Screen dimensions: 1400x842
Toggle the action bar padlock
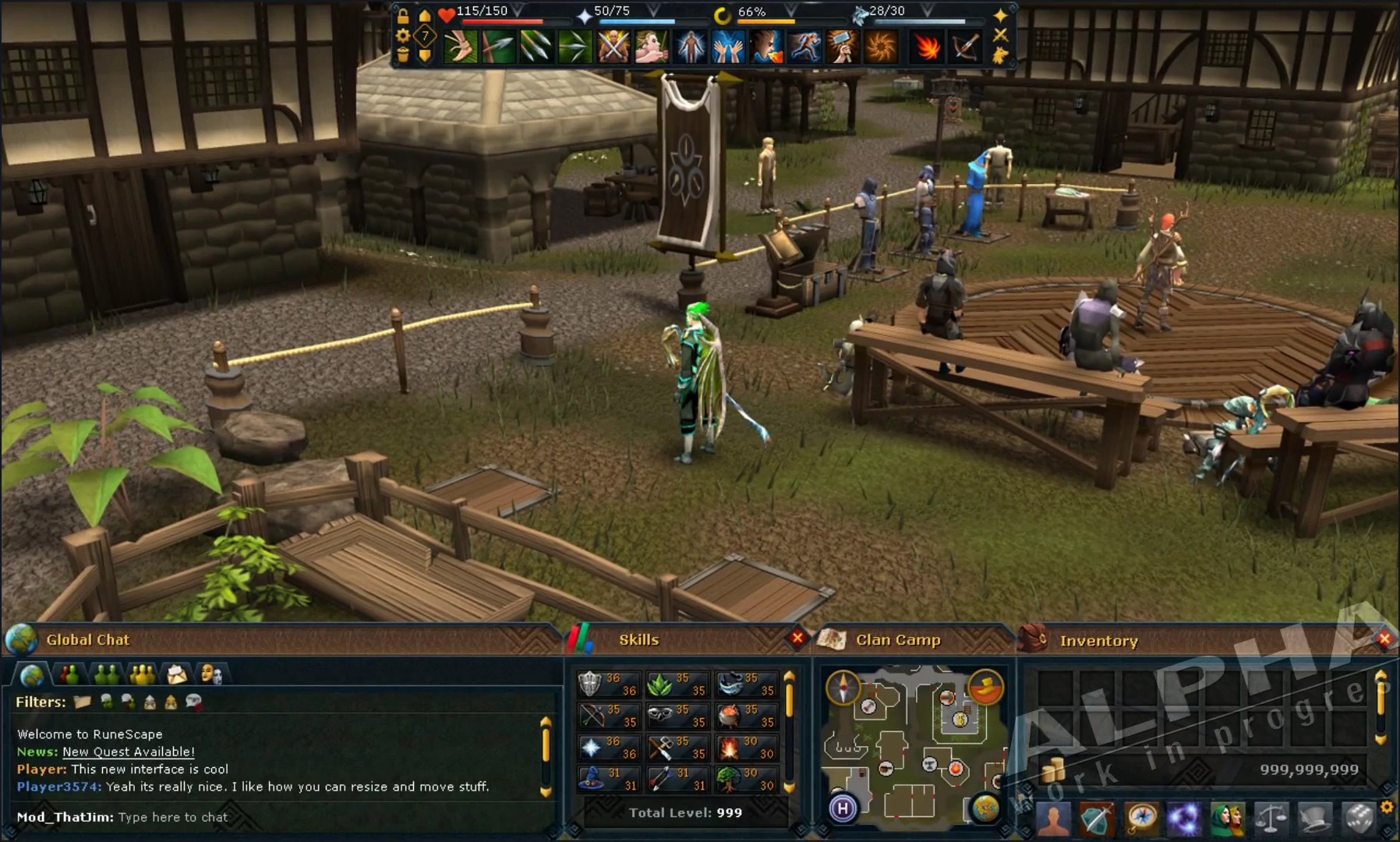pos(403,16)
